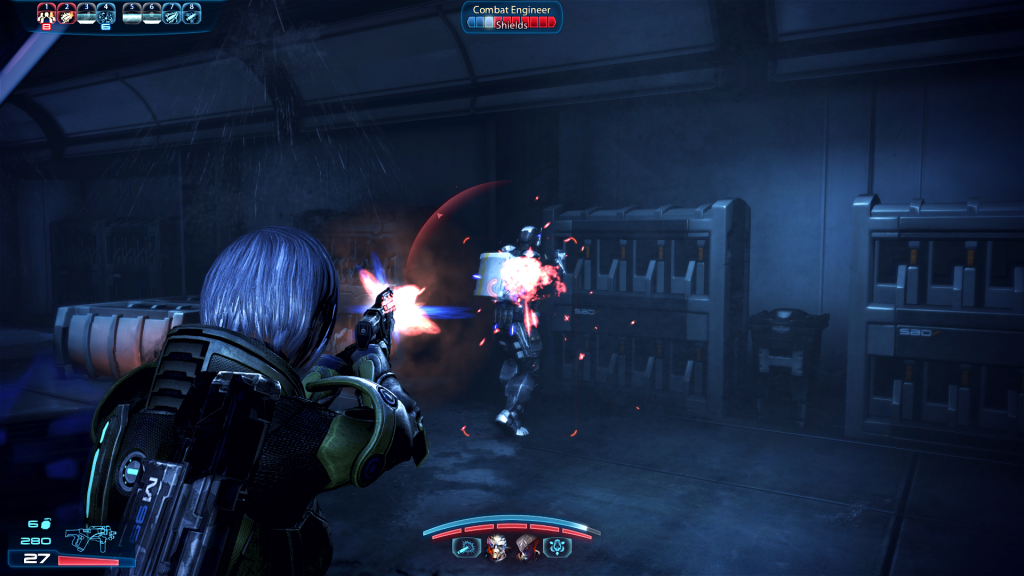Activate the right squadmate's power icon

(x=556, y=546)
